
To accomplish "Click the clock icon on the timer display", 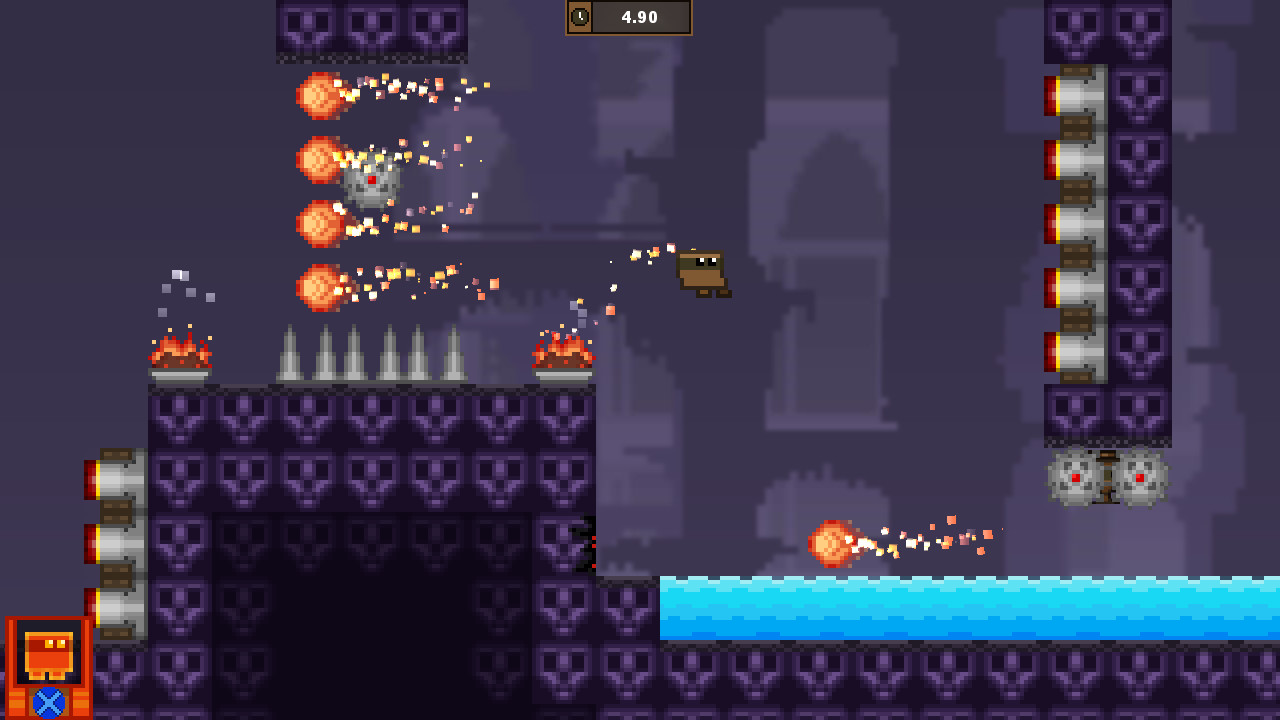I will [582, 17].
